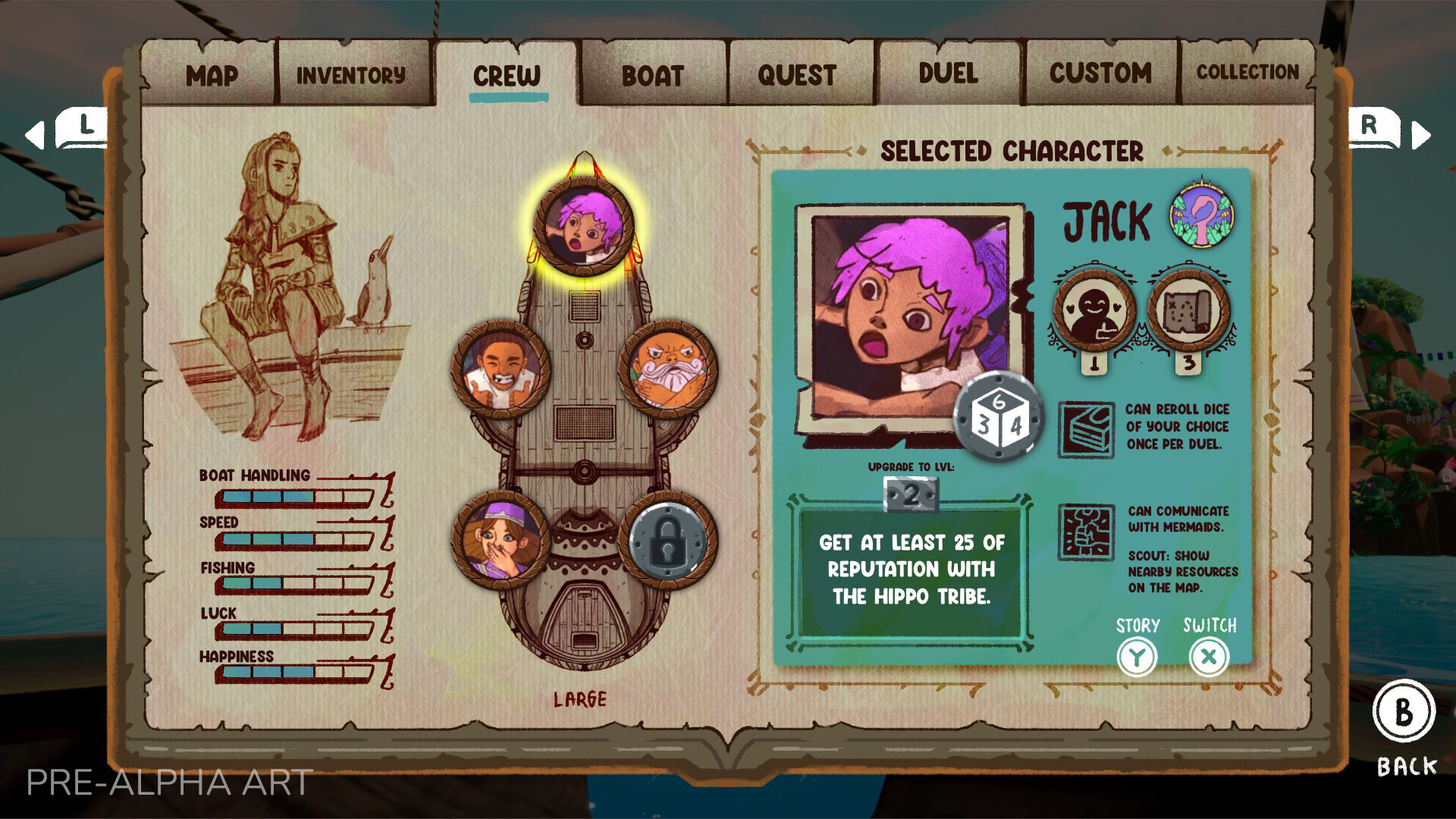Click the friendship stat medallion showing 1
Screen dimensions: 1456x819
coord(1092,313)
